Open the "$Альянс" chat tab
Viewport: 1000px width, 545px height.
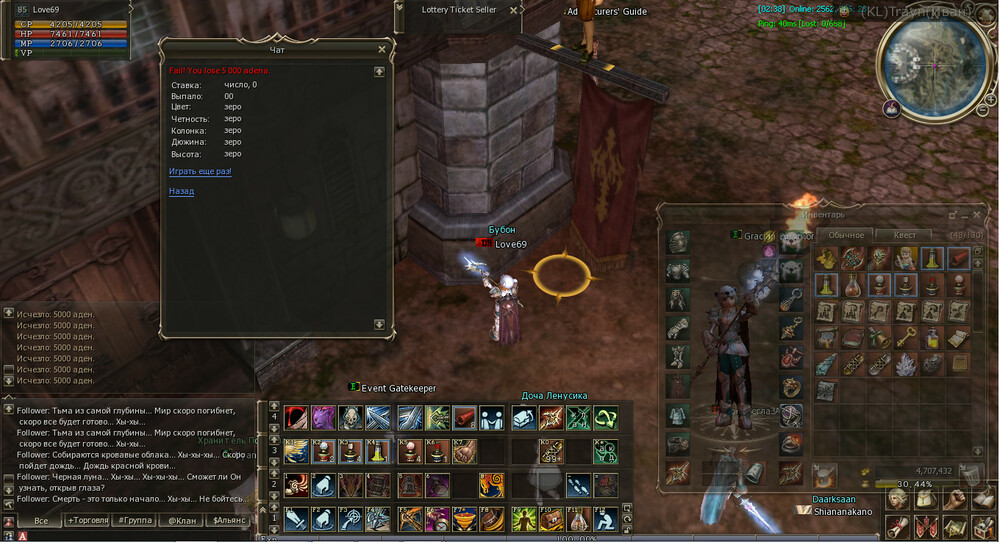coord(229,520)
